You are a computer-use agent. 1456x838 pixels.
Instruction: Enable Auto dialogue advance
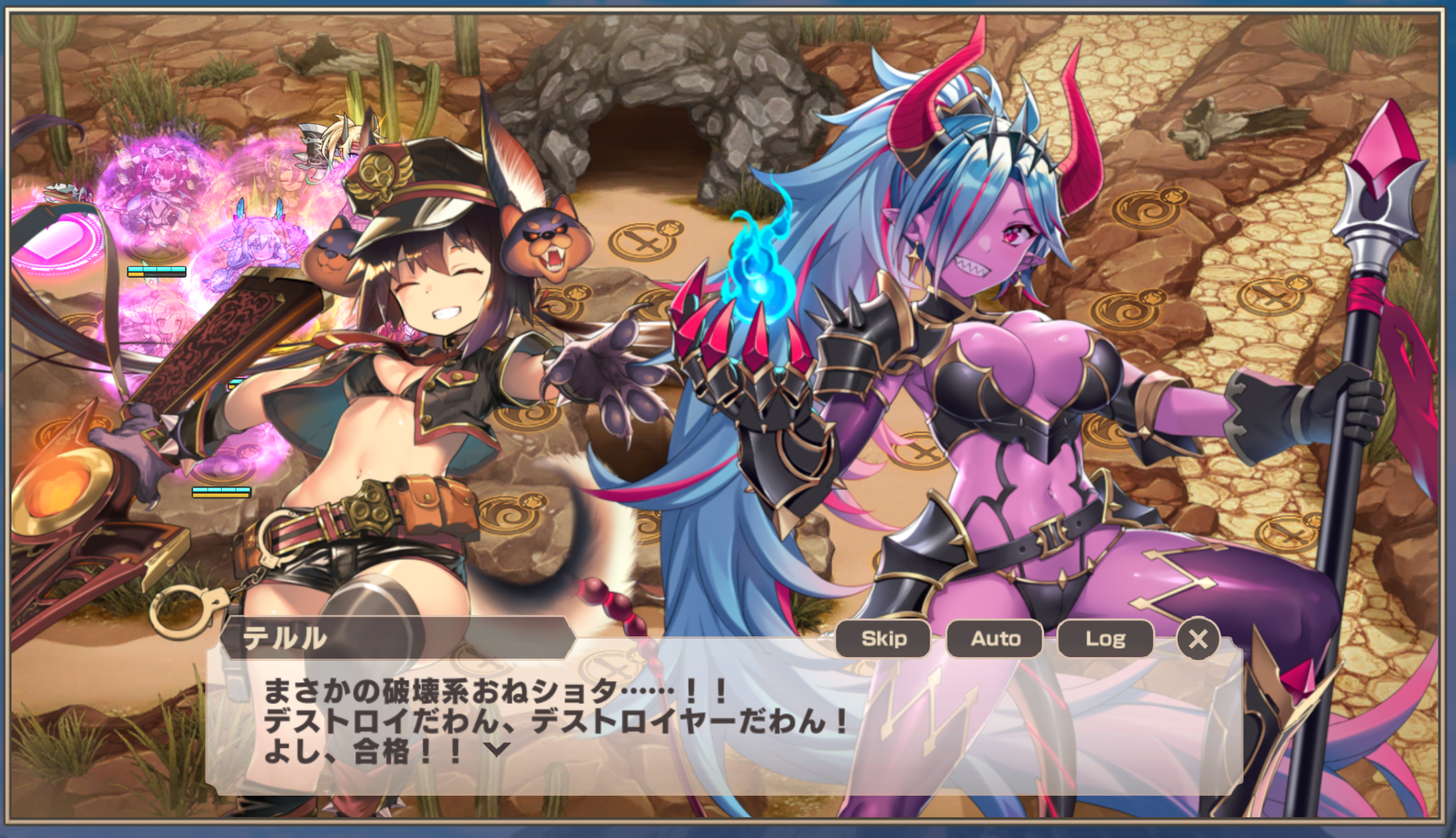pos(995,639)
